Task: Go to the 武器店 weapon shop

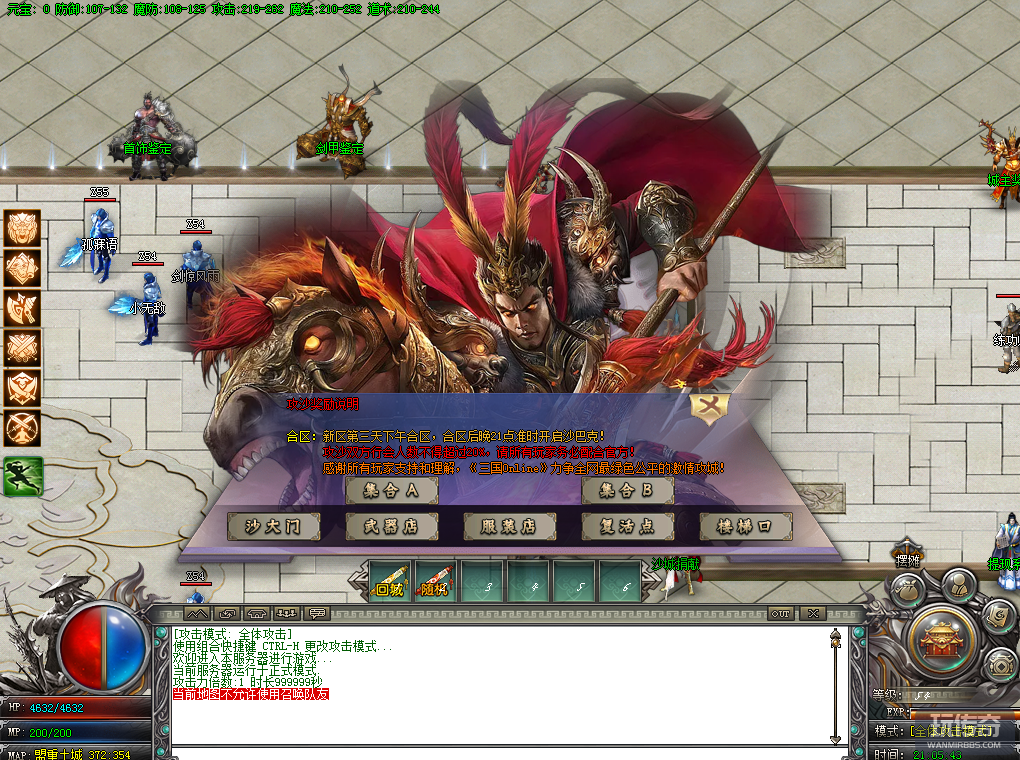Action: click(x=391, y=527)
